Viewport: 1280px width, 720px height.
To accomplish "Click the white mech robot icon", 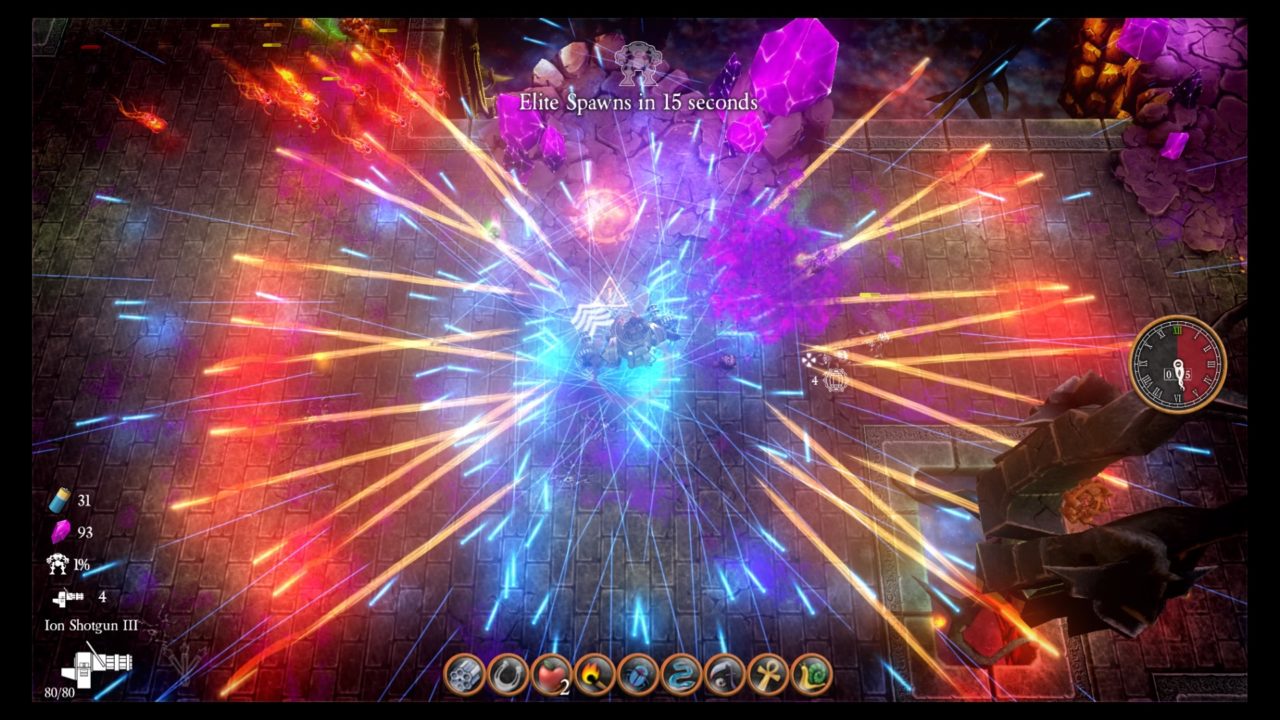I will [58, 564].
